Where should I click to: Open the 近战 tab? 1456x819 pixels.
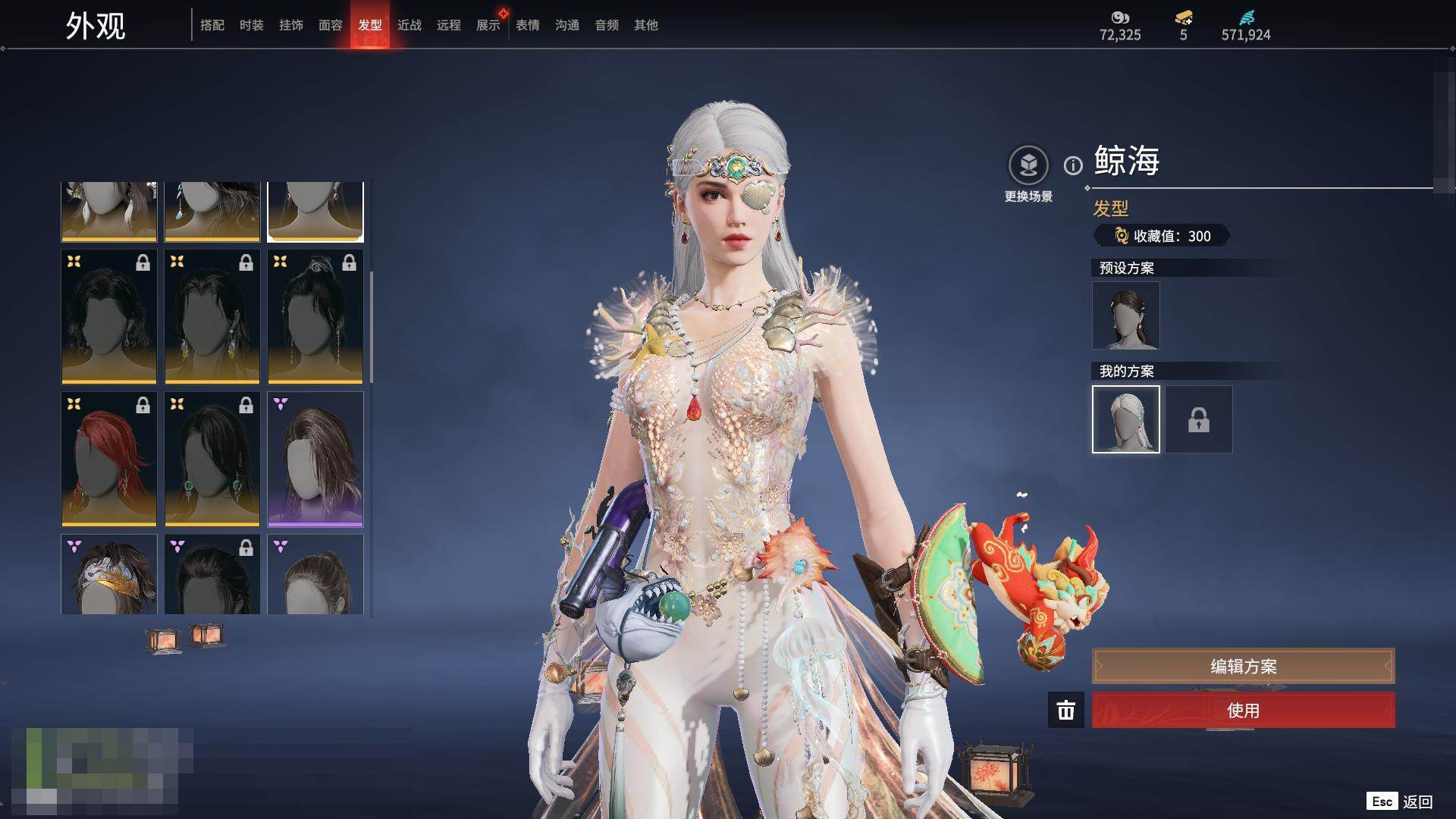coord(409,25)
